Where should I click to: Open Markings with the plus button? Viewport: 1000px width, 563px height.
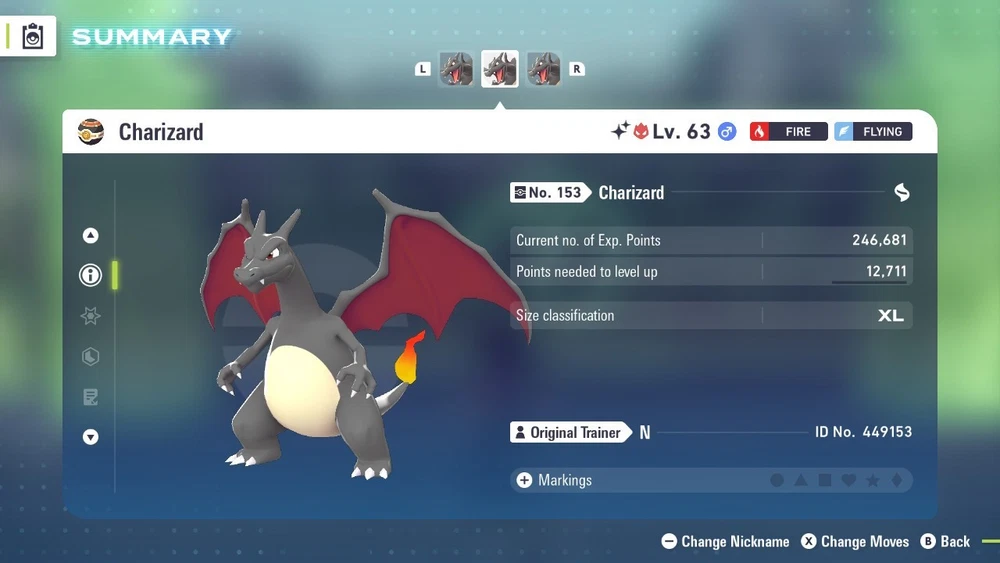pos(524,480)
